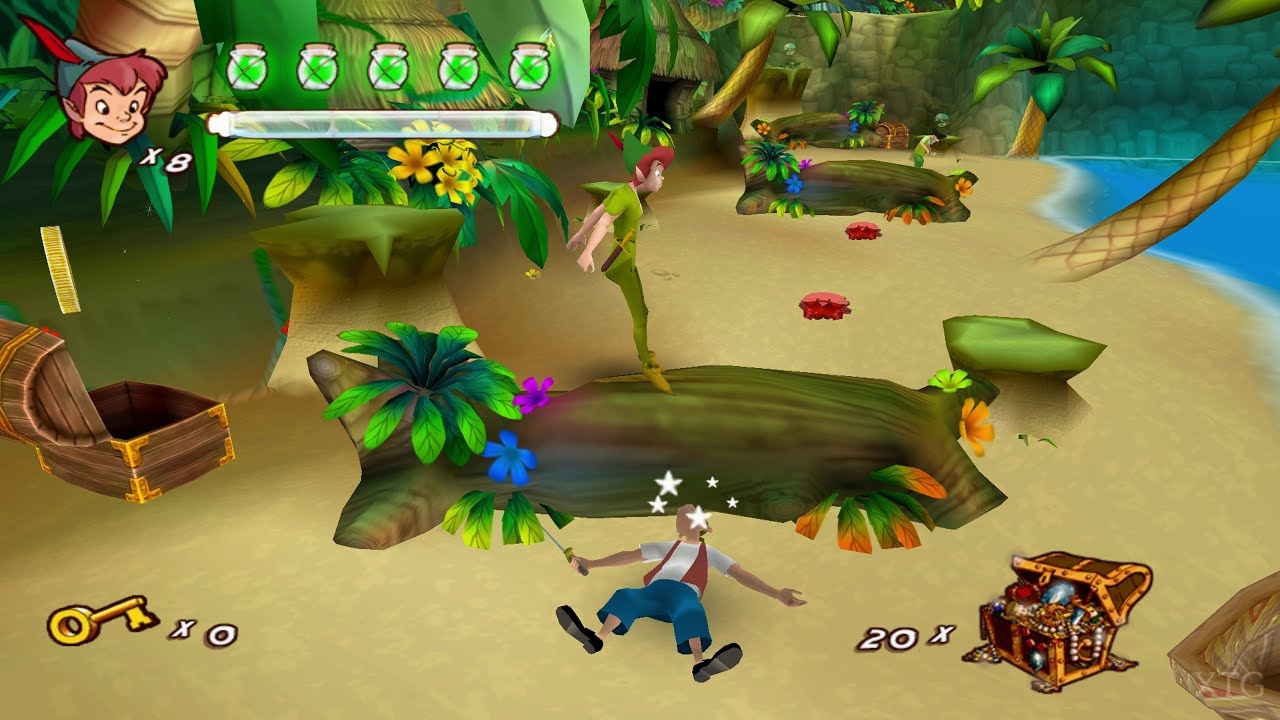Select the first green health jar
Screen dimensions: 1280x720
[x=247, y=65]
